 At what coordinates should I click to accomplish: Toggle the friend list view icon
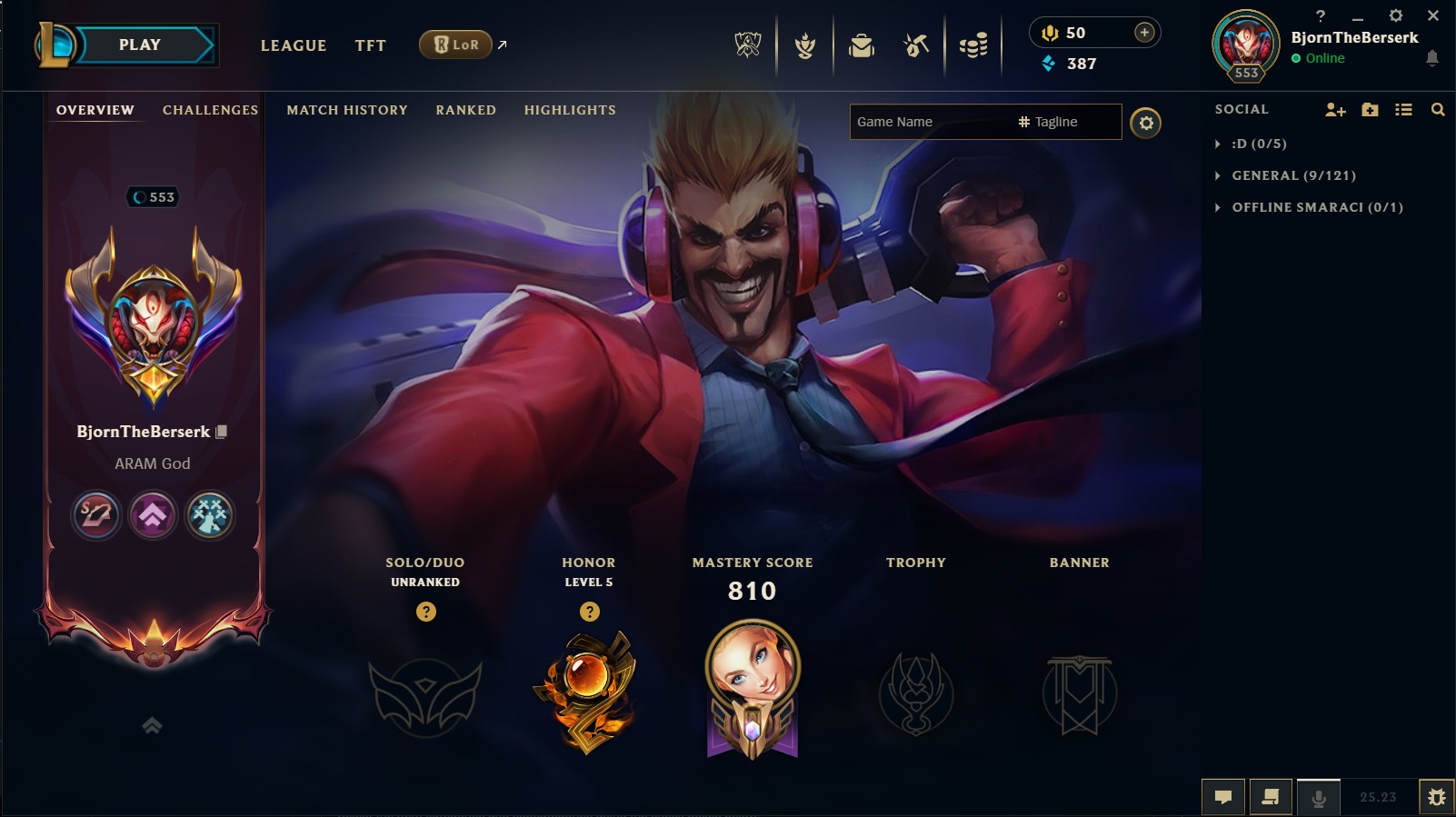point(1404,109)
